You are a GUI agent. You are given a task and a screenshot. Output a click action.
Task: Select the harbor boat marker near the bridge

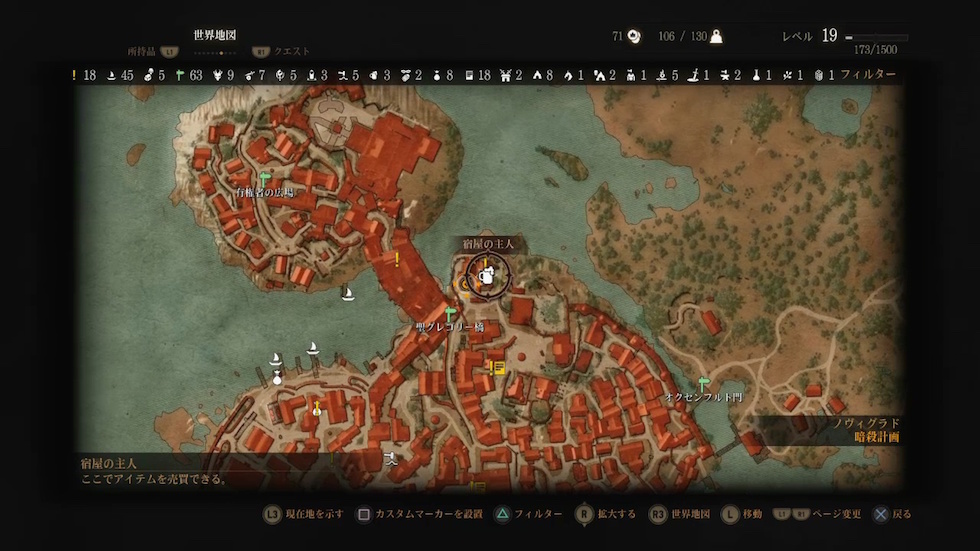[348, 293]
